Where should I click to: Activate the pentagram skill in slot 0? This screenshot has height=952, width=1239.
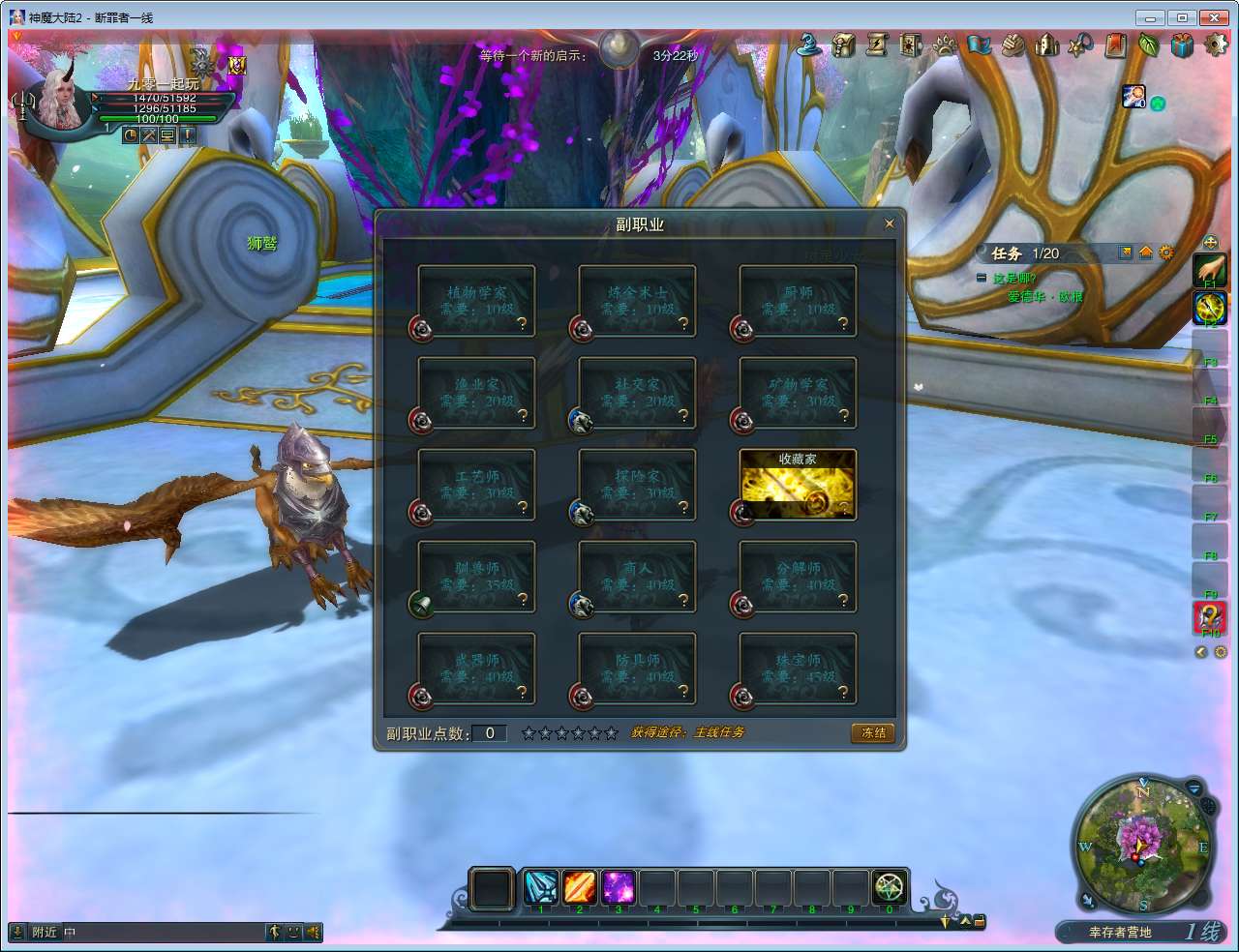click(x=889, y=887)
